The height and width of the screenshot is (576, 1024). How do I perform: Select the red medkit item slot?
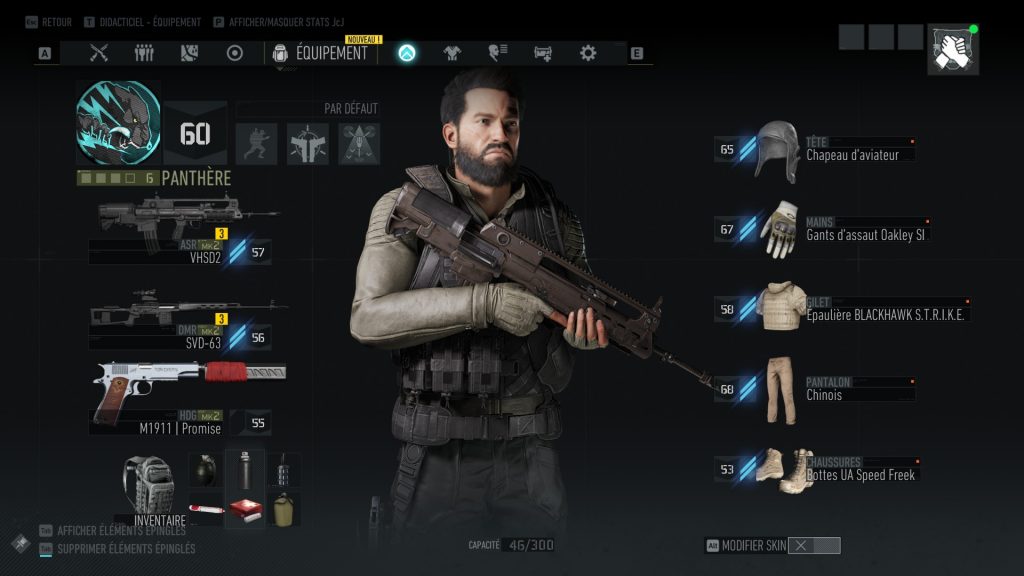(244, 508)
